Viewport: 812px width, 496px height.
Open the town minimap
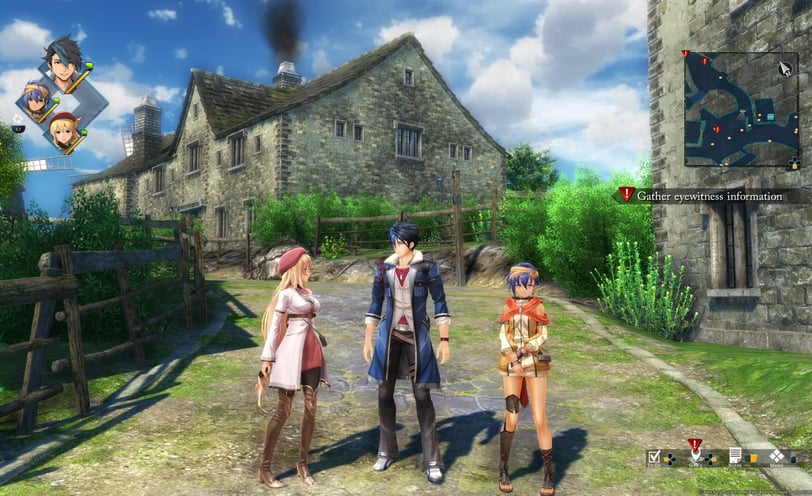[x=740, y=109]
